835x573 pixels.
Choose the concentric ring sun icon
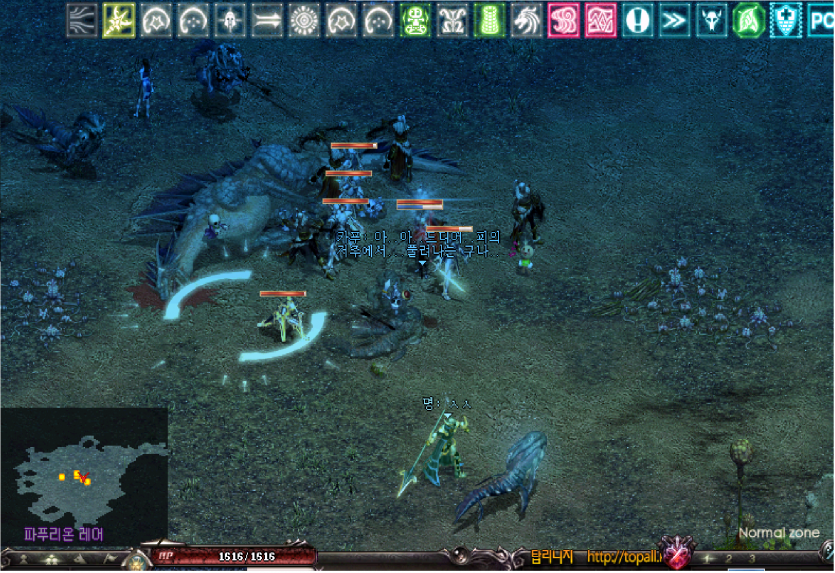304,20
